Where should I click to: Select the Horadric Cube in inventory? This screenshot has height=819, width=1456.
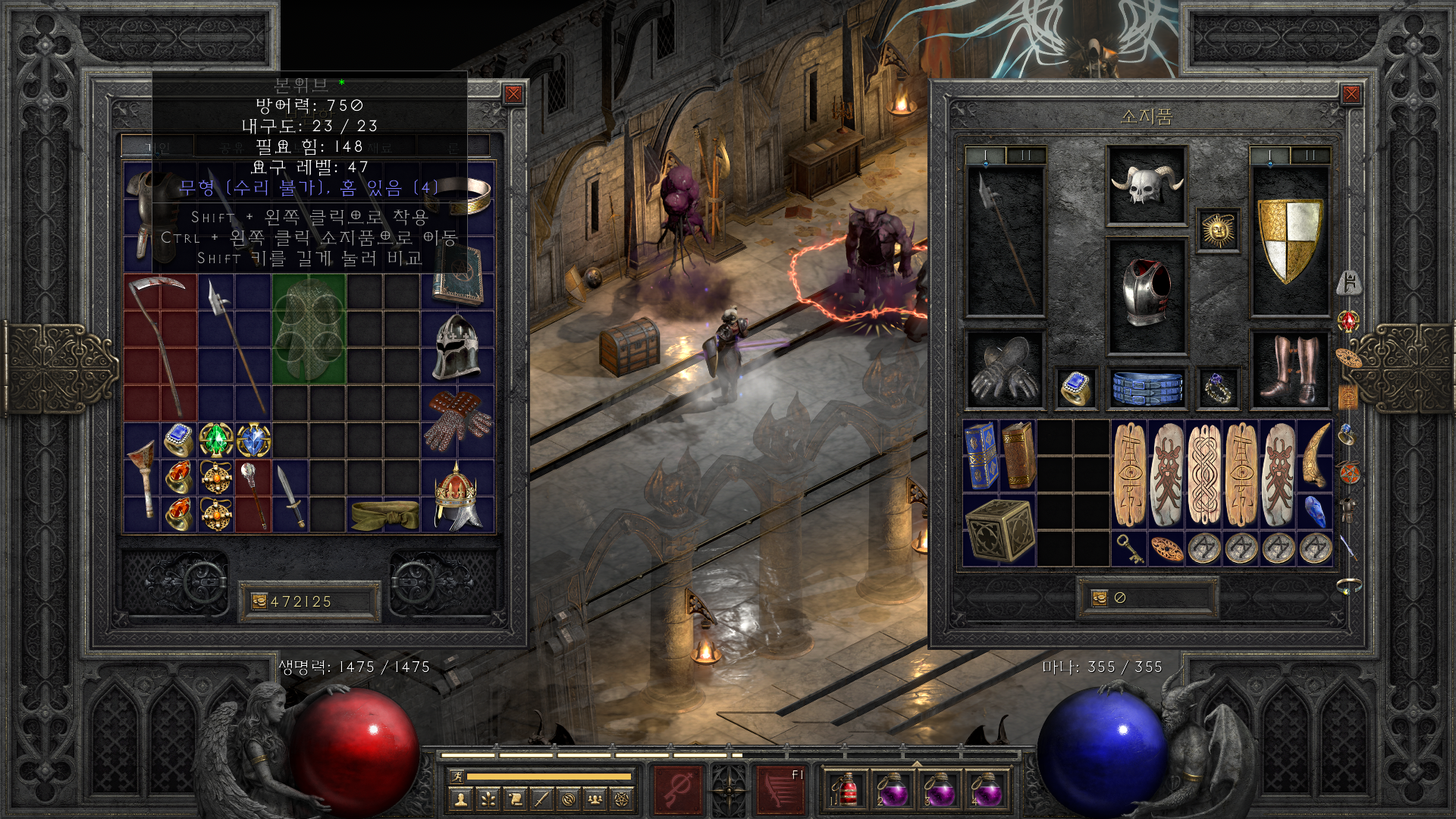[999, 530]
